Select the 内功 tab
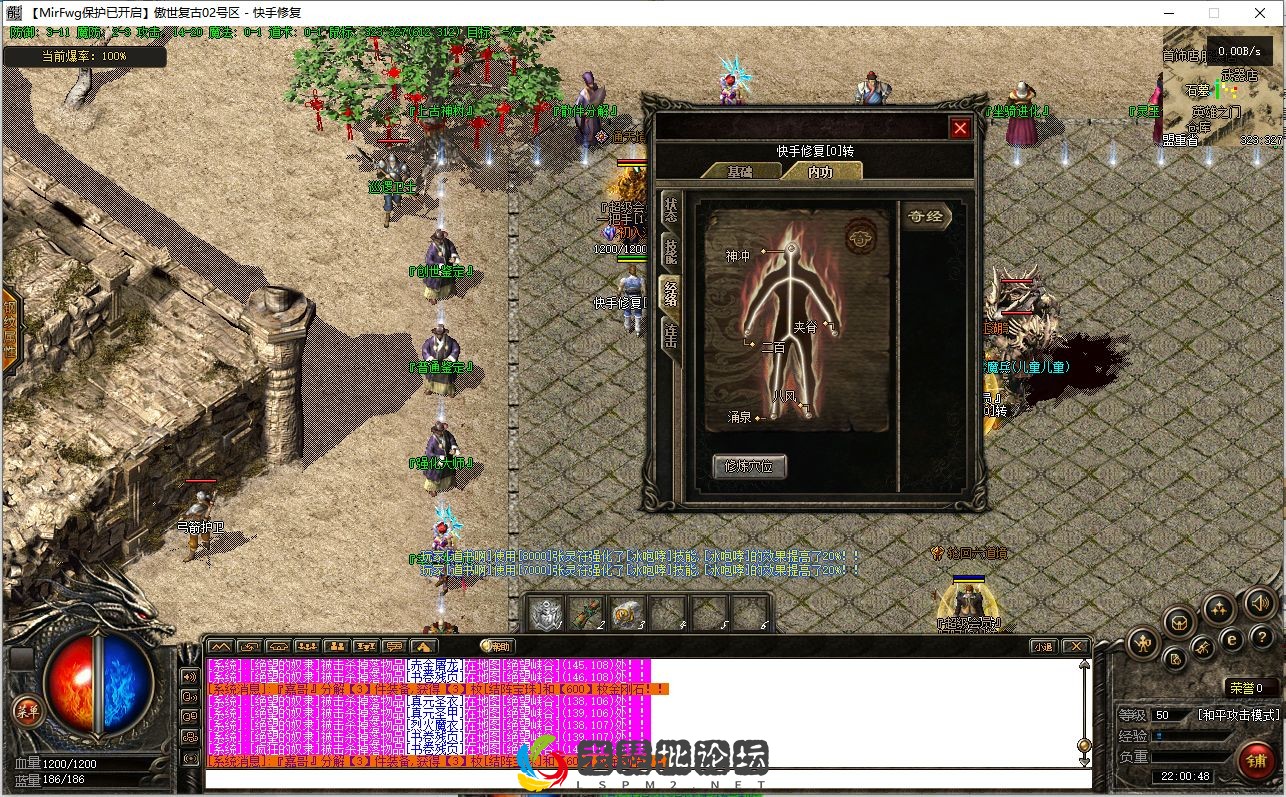 pos(819,171)
